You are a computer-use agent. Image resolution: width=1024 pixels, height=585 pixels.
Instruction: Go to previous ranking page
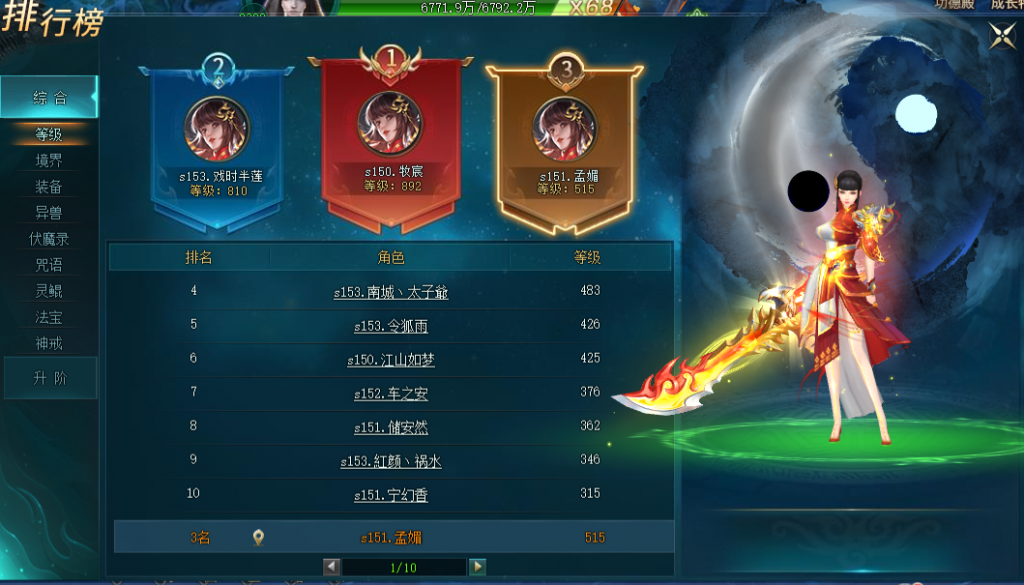(x=332, y=567)
